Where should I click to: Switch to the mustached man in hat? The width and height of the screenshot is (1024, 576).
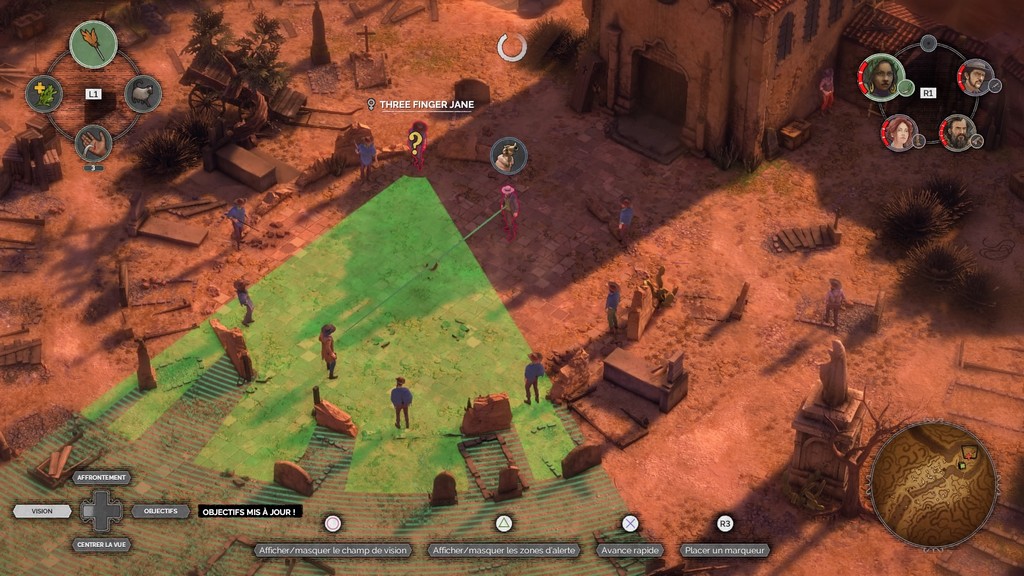point(975,76)
